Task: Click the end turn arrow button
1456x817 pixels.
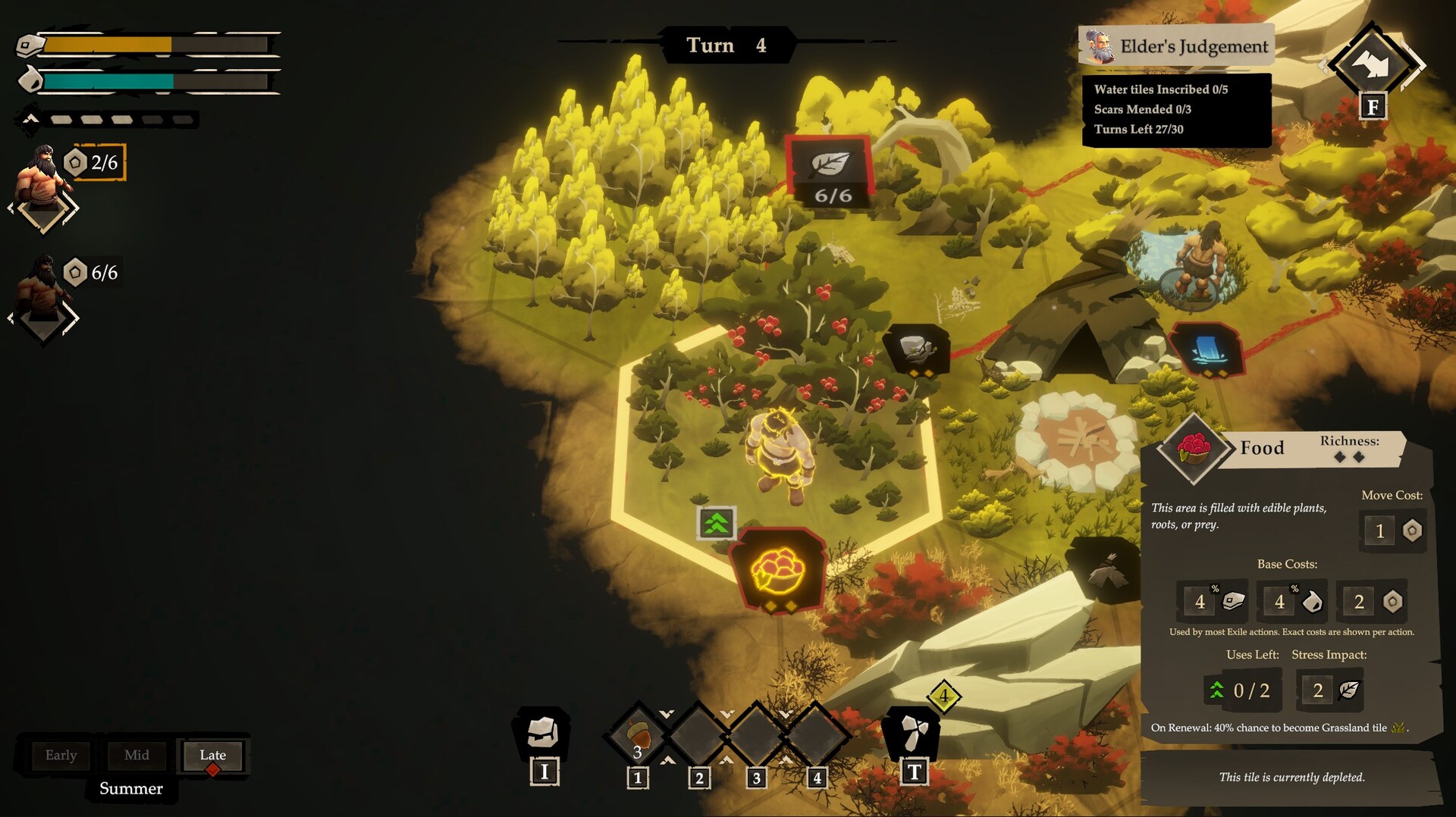Action: (1372, 64)
